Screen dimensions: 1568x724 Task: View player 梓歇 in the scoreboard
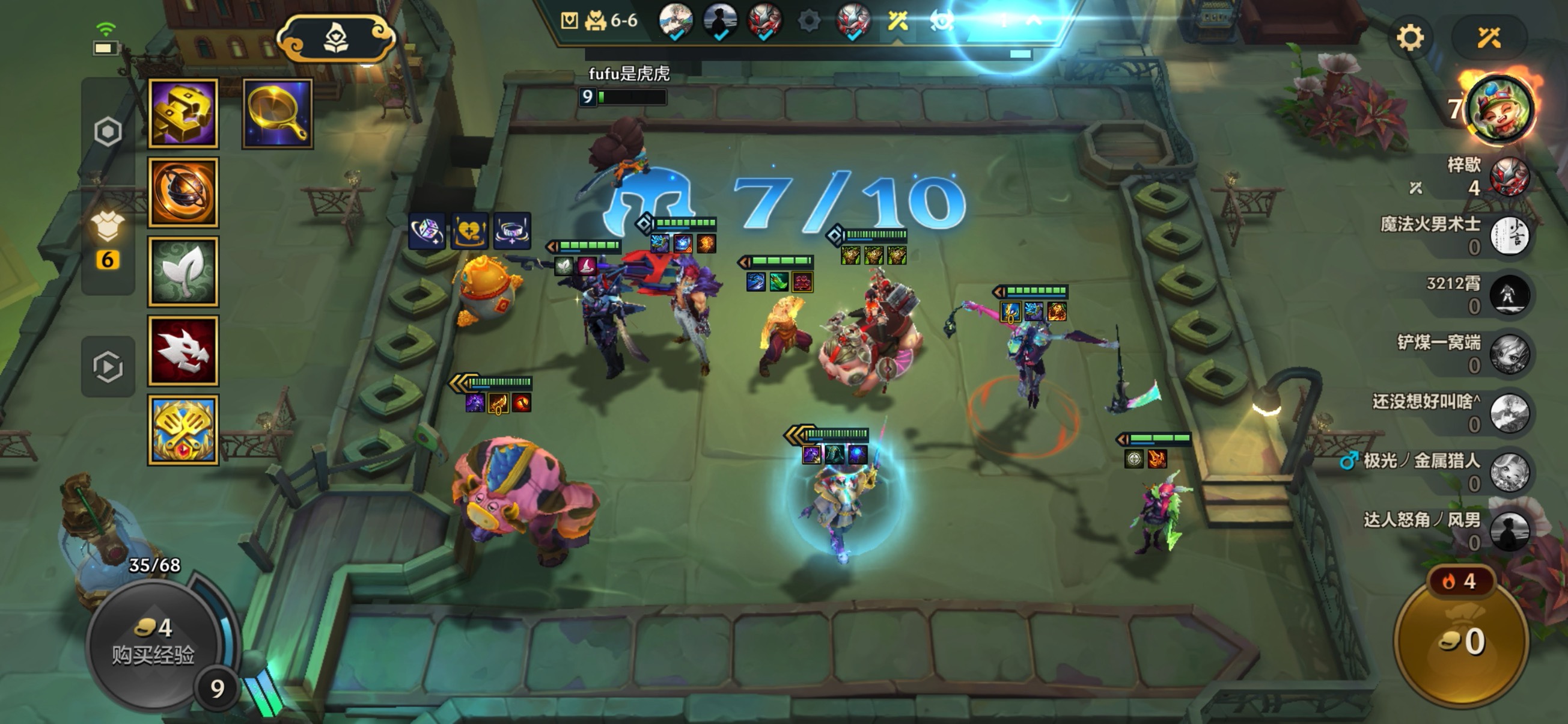(x=1509, y=177)
